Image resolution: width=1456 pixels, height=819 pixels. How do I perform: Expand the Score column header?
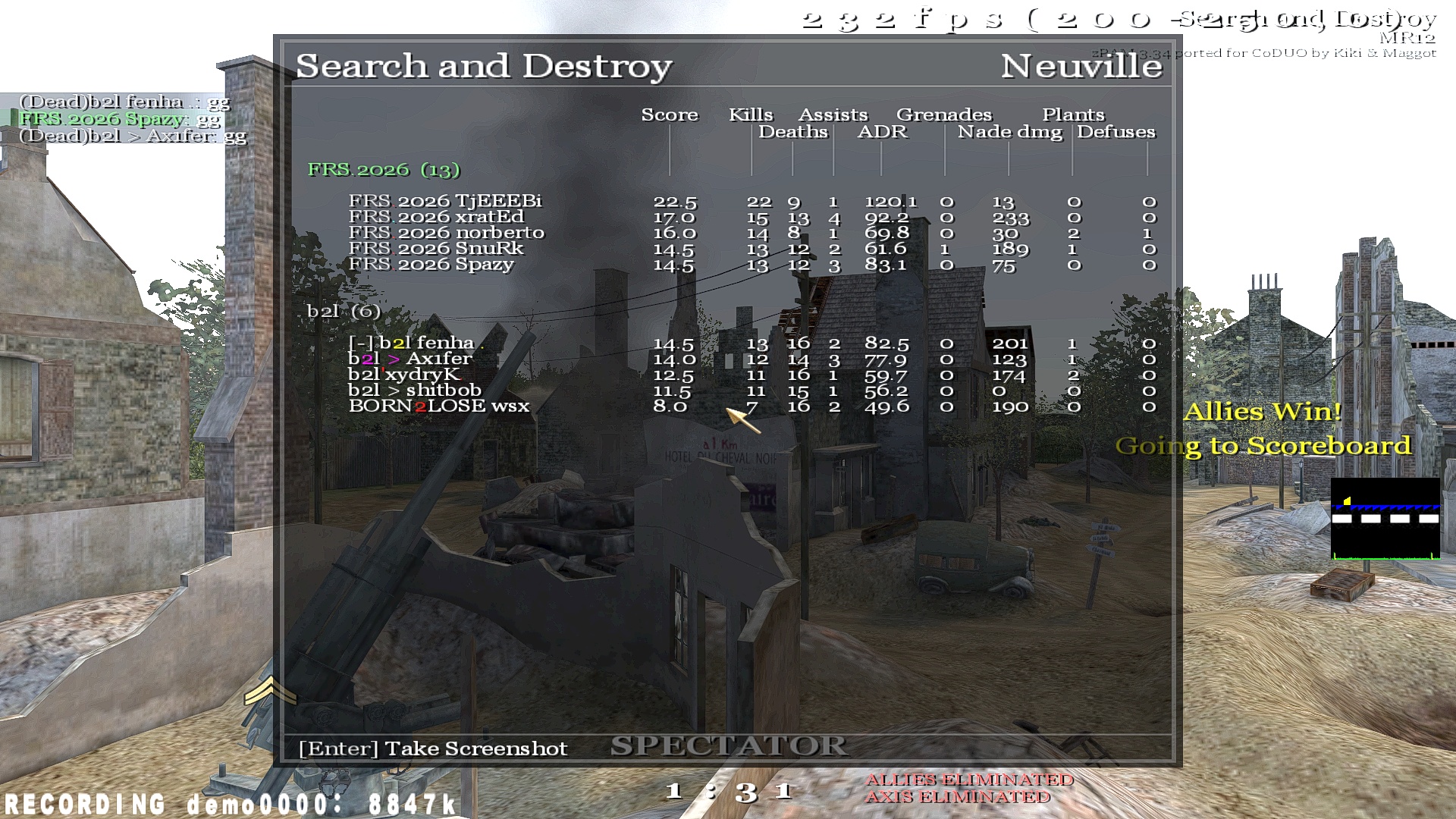670,115
